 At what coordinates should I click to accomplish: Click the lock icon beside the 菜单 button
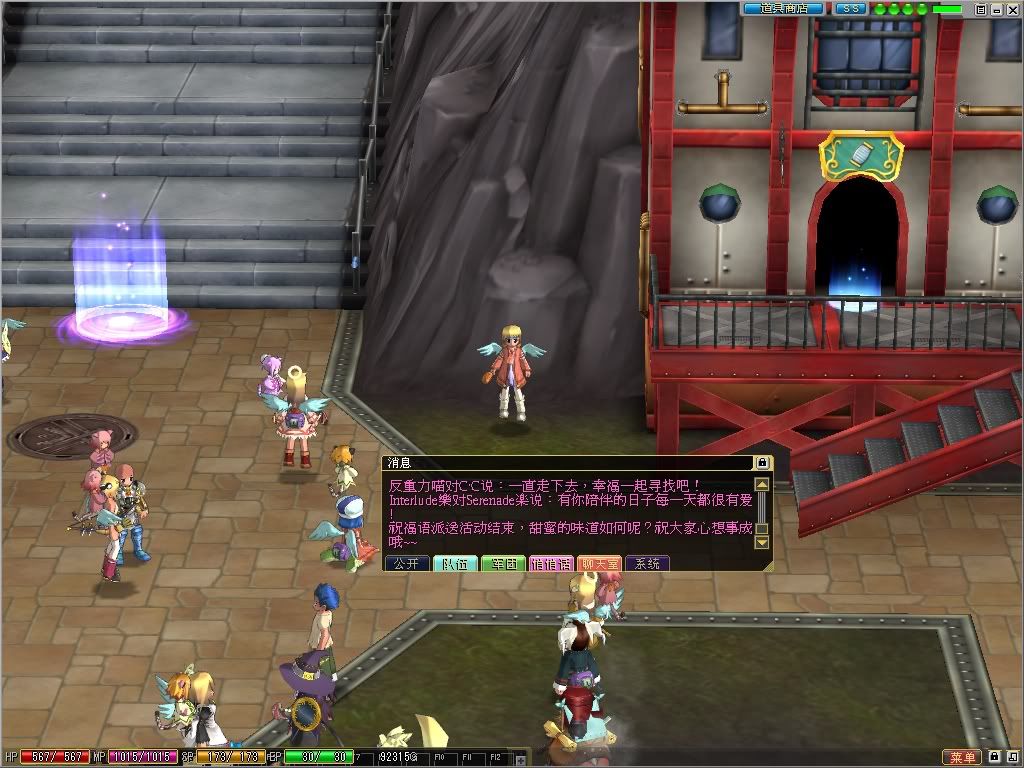(996, 756)
